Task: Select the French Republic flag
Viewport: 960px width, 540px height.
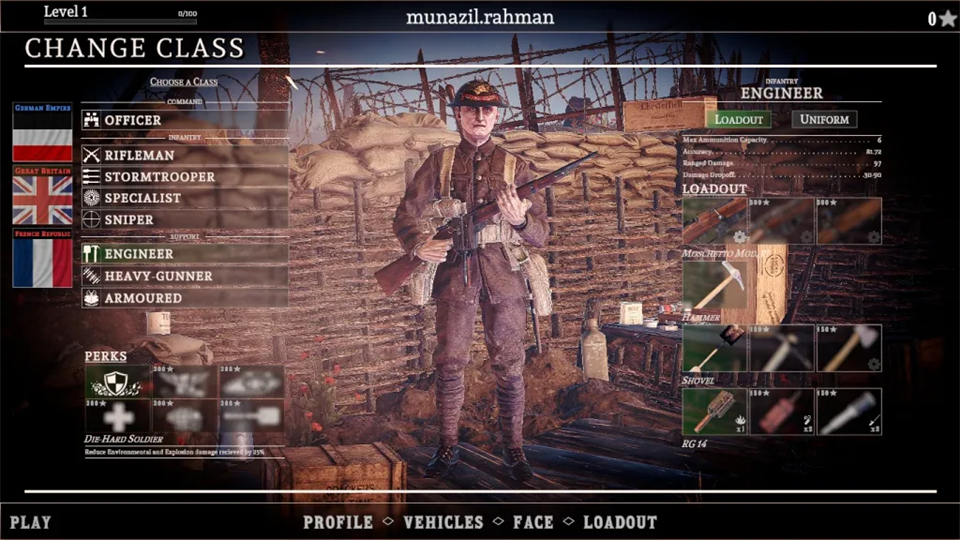Action: pyautogui.click(x=42, y=259)
